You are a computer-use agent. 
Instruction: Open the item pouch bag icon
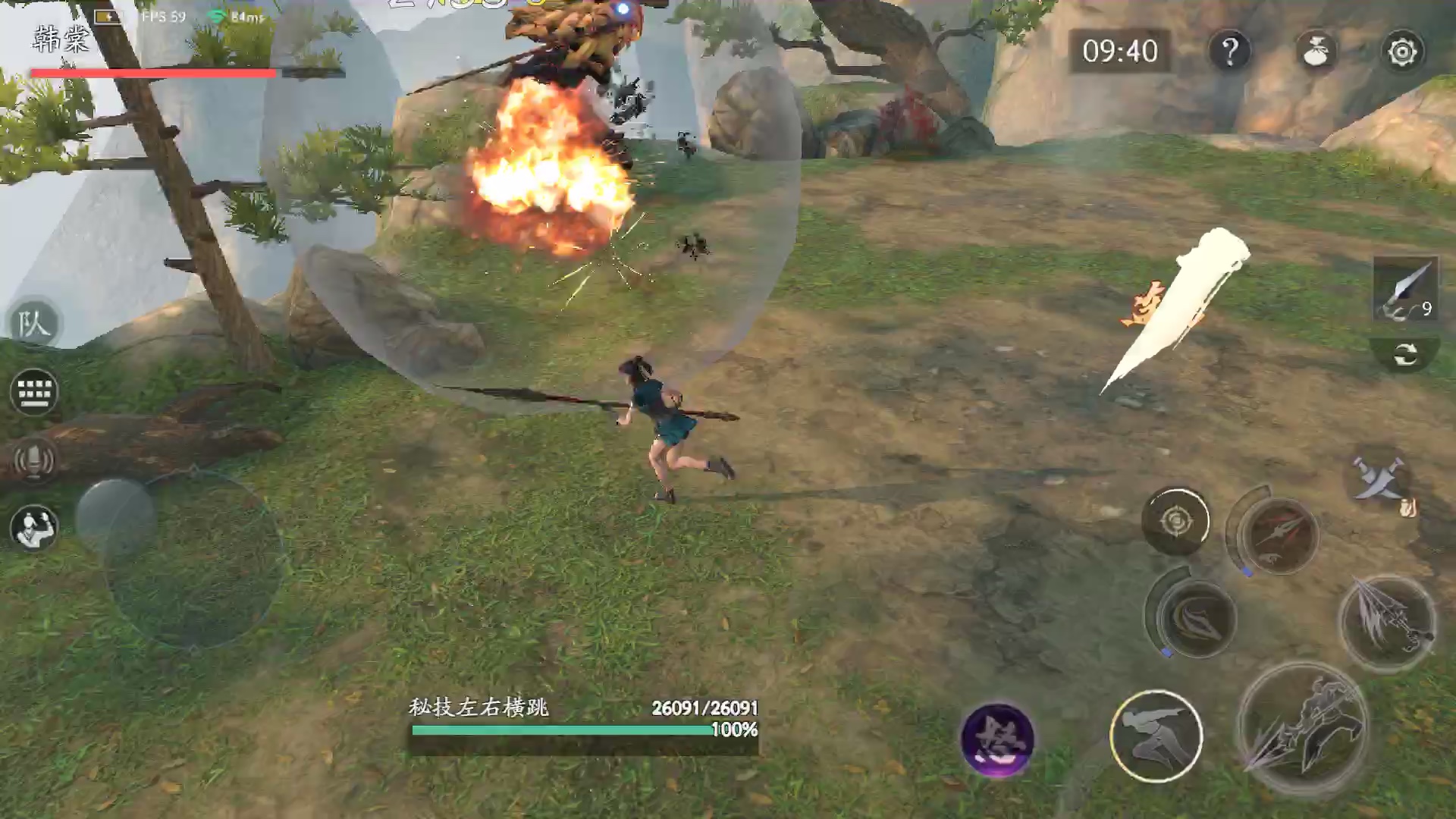point(1316,52)
